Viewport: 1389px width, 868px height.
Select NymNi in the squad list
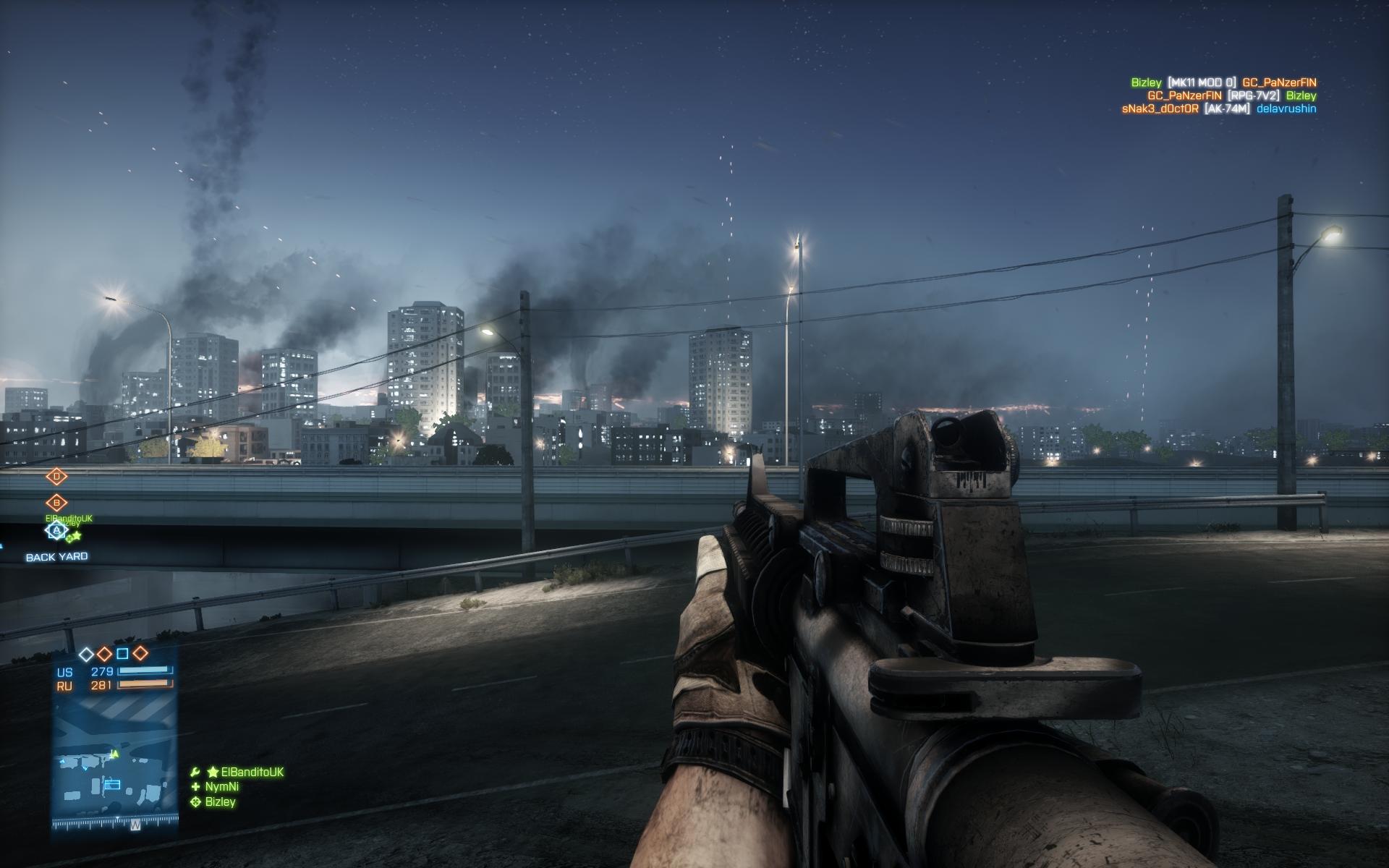coord(221,786)
